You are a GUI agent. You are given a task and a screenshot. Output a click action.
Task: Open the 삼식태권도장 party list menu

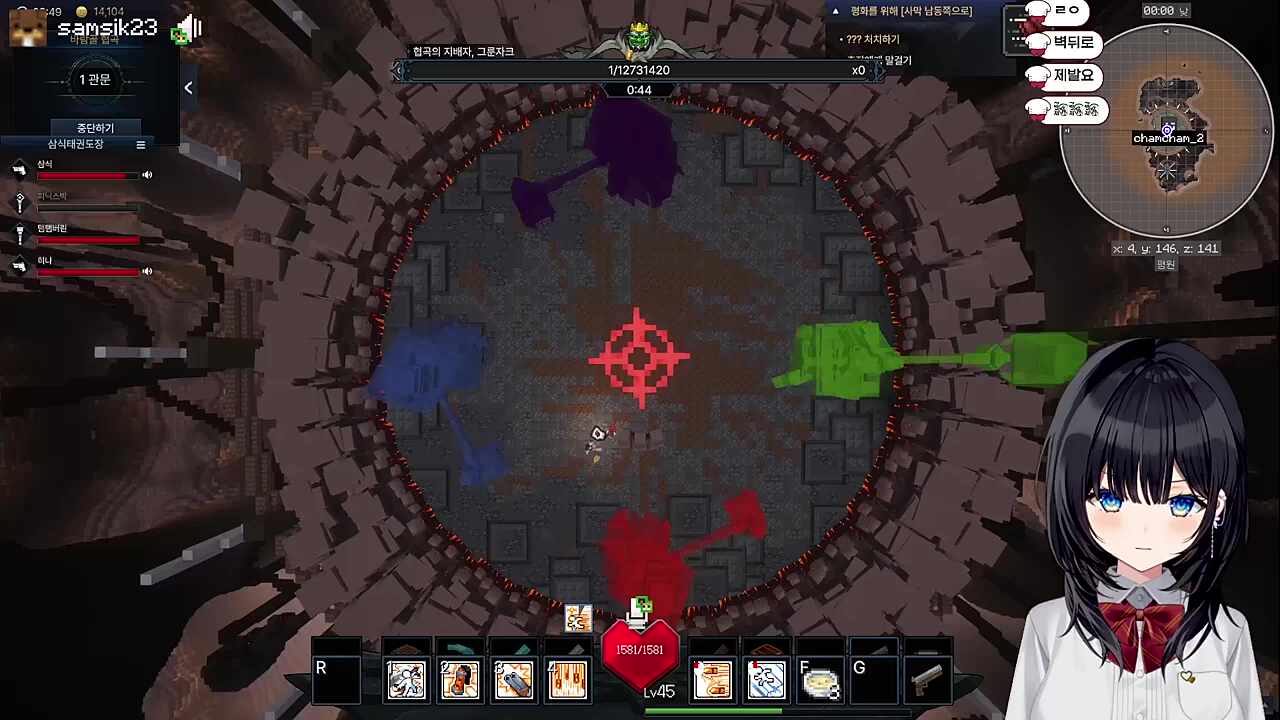coord(141,145)
